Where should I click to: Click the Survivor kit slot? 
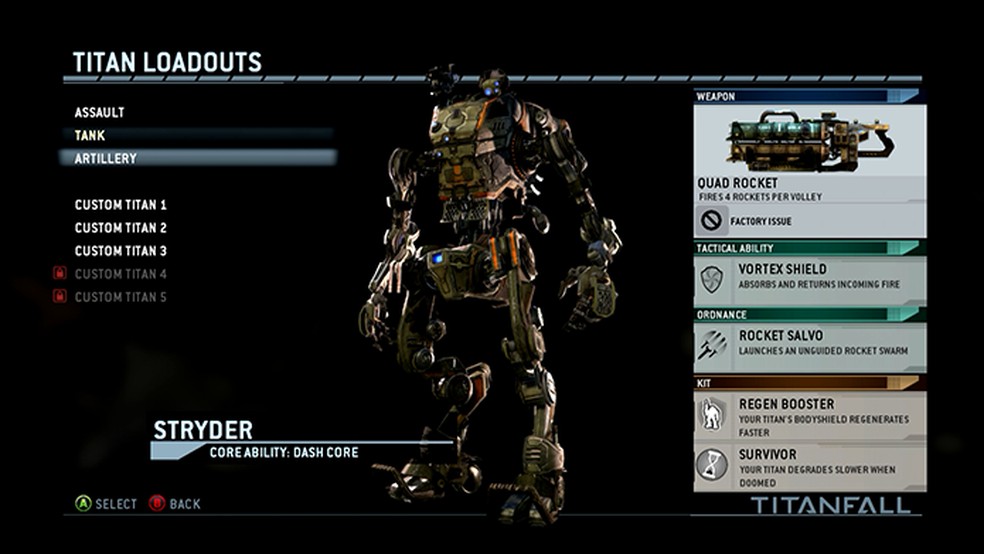point(809,467)
